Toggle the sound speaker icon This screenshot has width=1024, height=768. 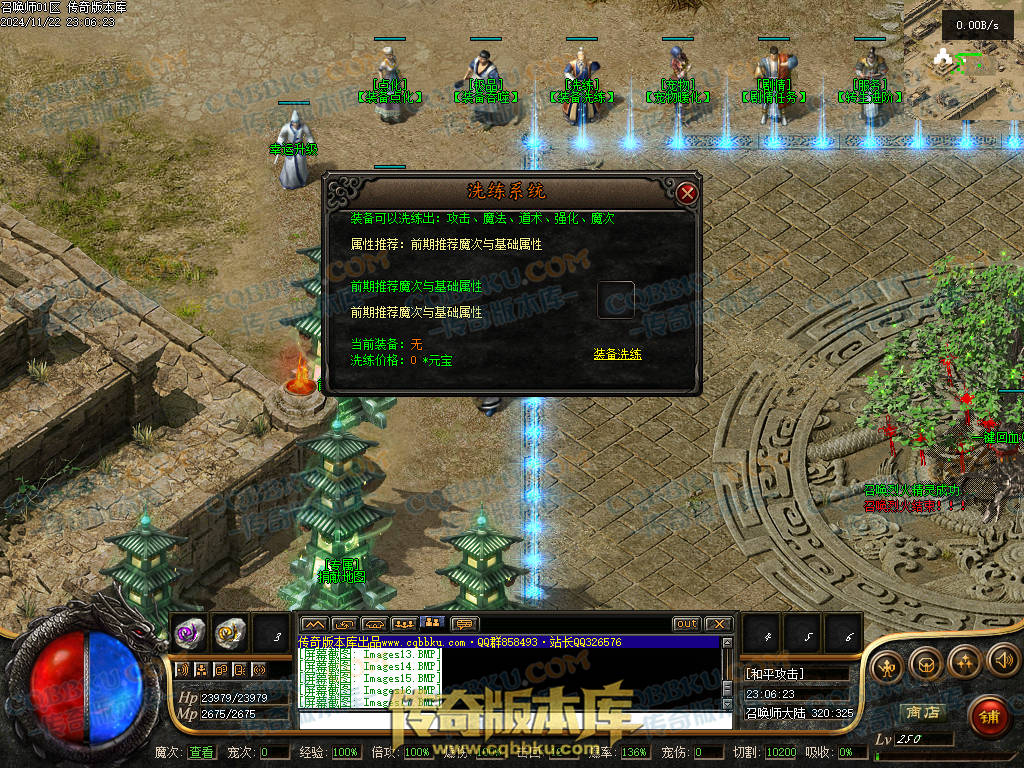(1002, 660)
